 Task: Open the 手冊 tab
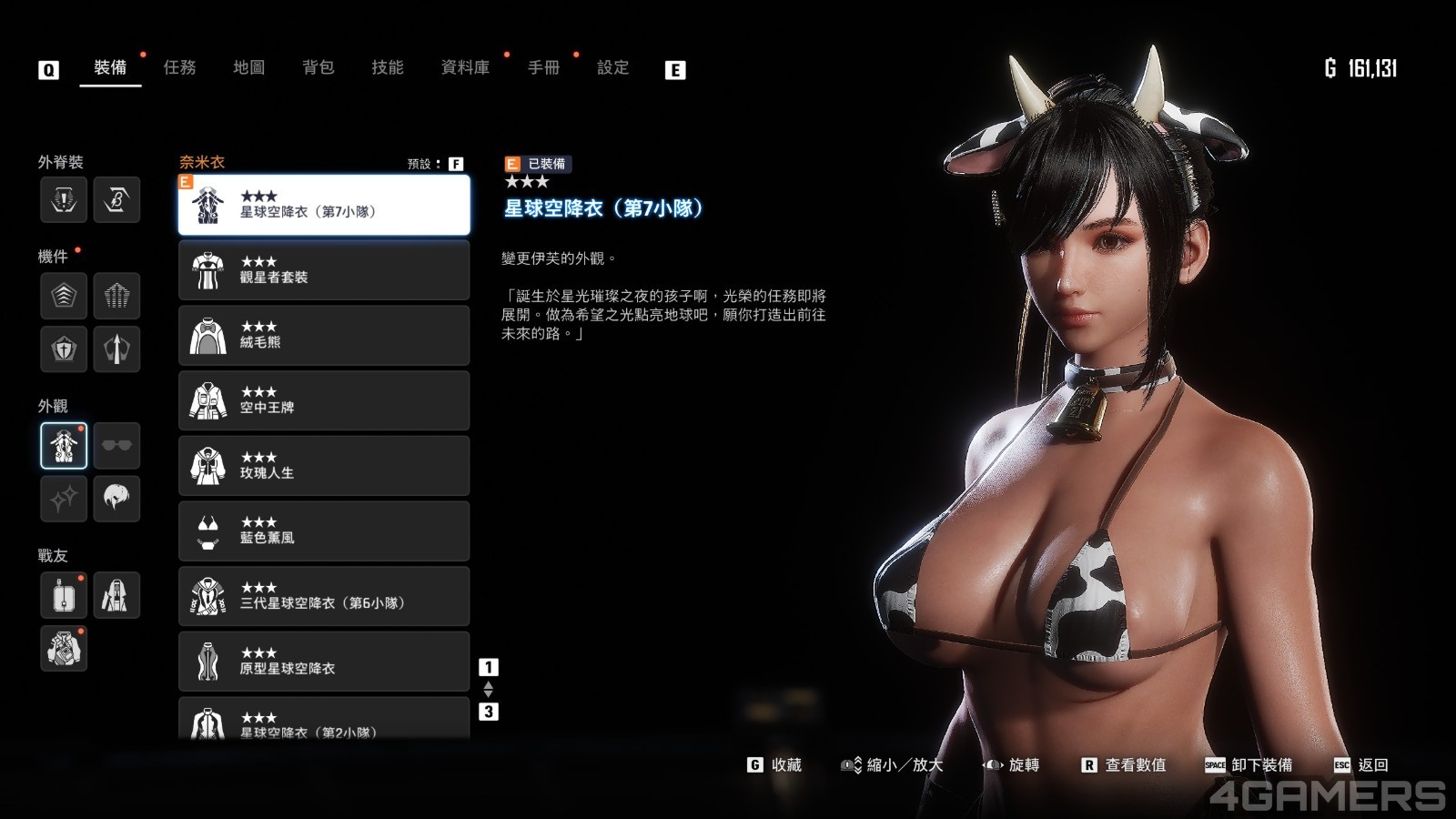pos(543,67)
